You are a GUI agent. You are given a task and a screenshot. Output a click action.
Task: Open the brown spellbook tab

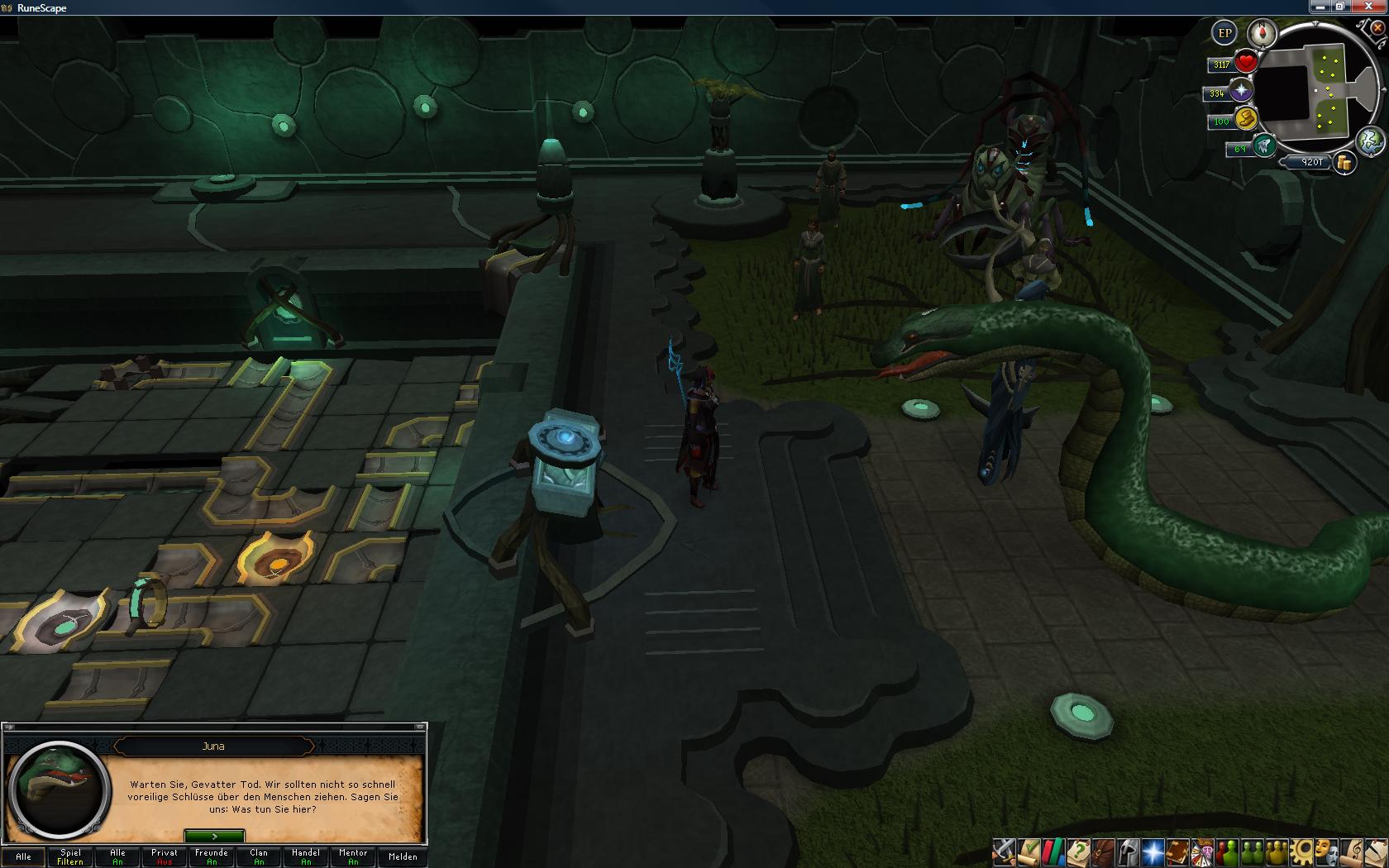(1177, 851)
